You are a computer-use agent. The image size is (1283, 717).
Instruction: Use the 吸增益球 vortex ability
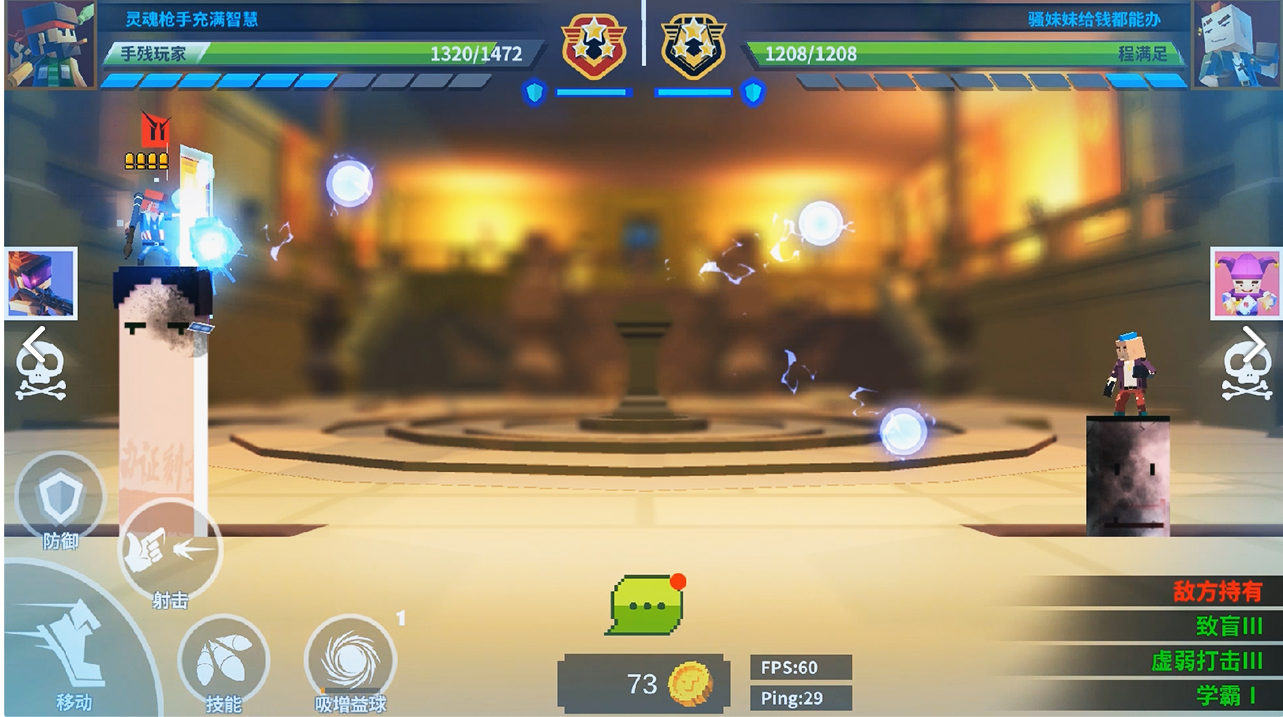tap(350, 661)
